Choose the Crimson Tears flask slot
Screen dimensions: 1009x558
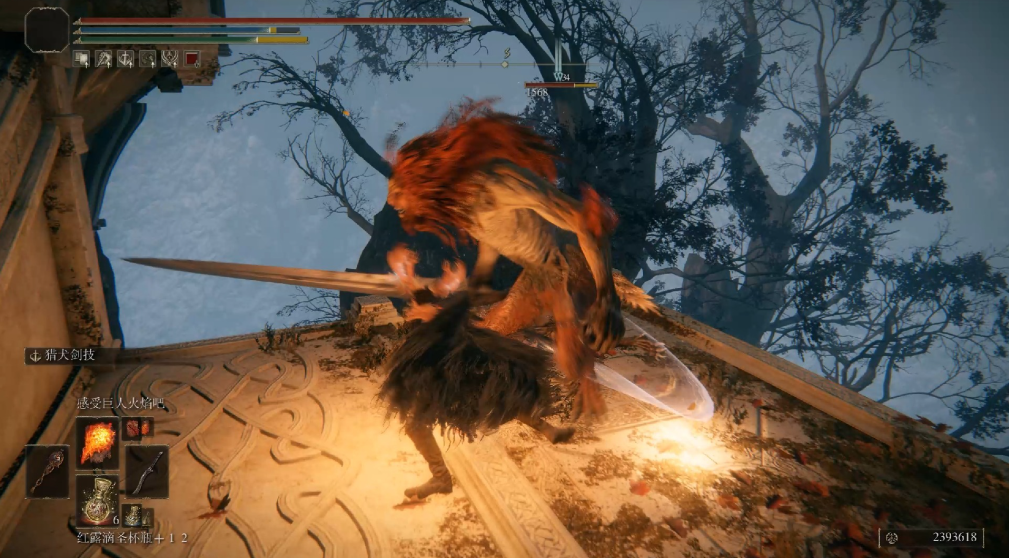click(x=98, y=500)
